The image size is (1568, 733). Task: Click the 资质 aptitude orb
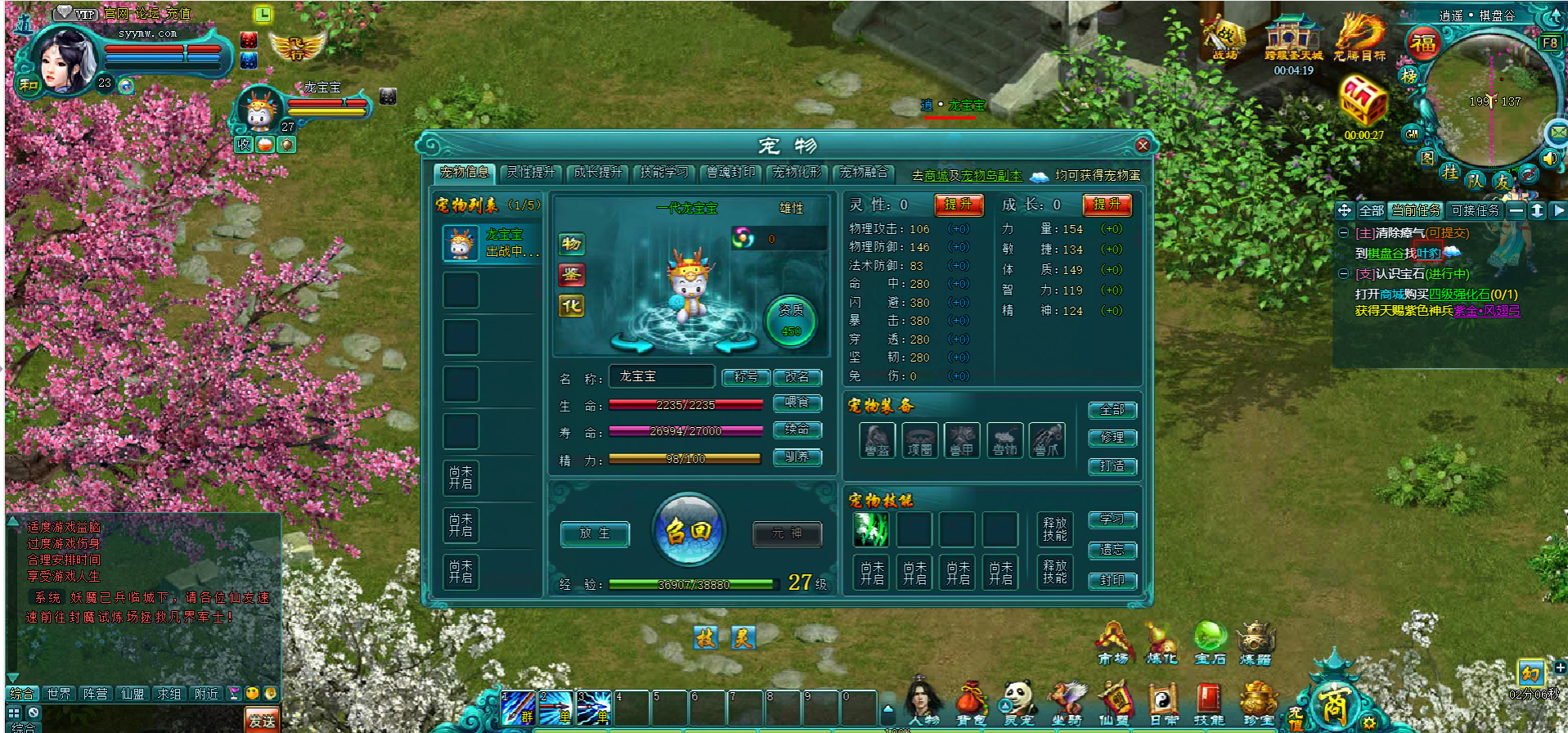[x=790, y=320]
